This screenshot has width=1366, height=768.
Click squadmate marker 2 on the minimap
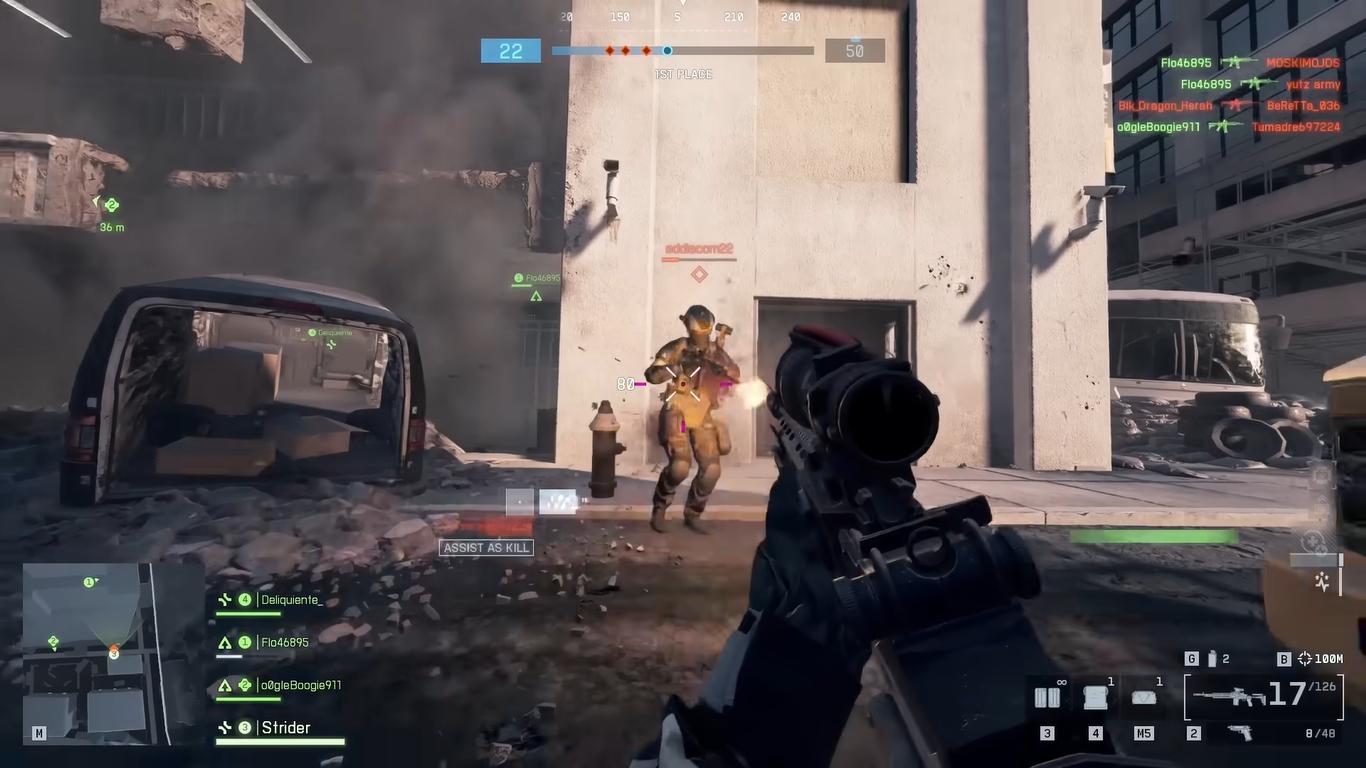click(x=53, y=642)
